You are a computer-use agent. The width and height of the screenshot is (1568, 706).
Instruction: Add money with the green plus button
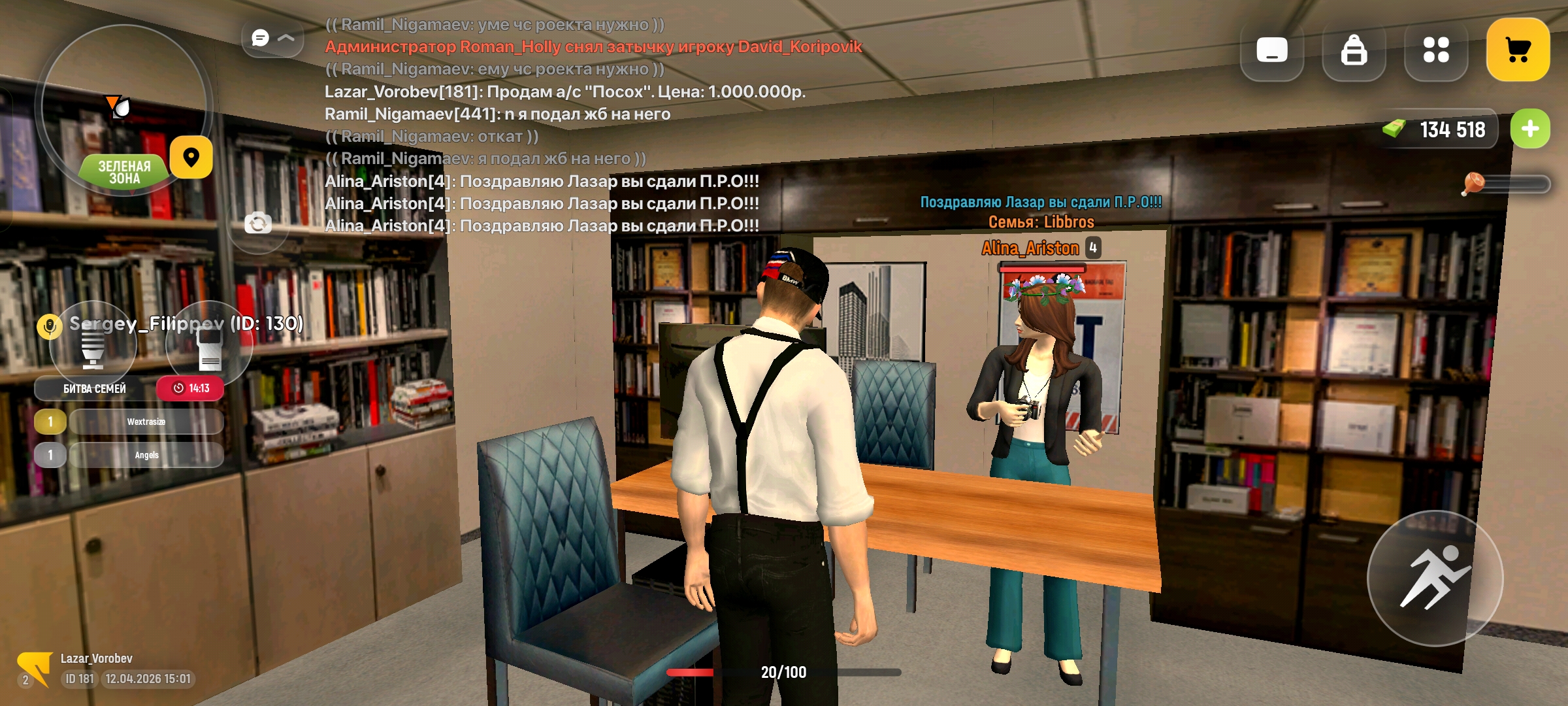click(x=1530, y=129)
